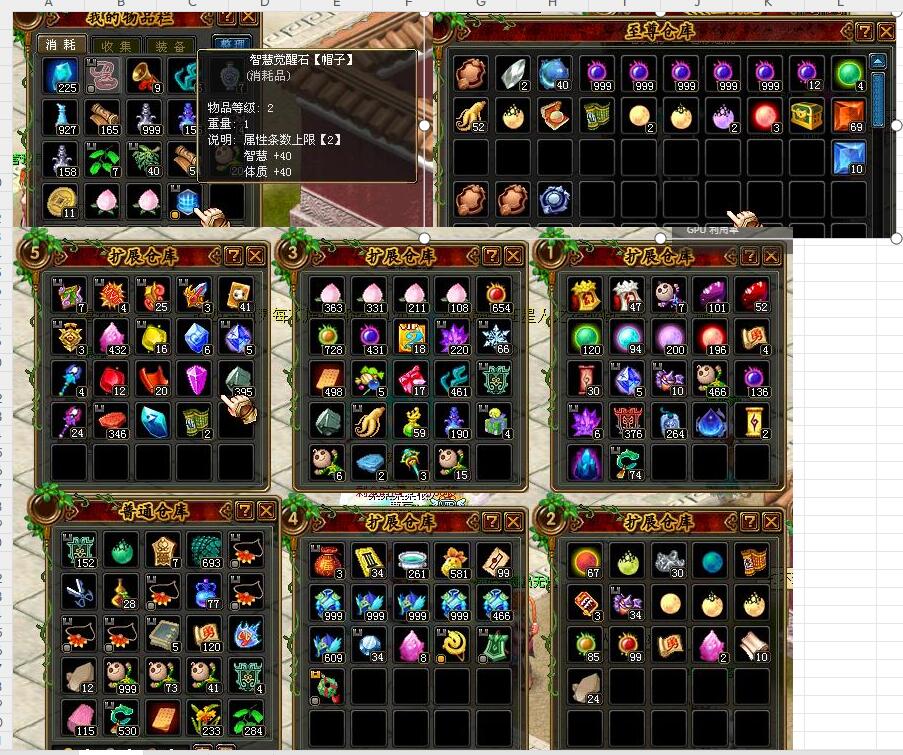Close expansion warehouse number 5
This screenshot has width=903, height=755.
[x=256, y=255]
